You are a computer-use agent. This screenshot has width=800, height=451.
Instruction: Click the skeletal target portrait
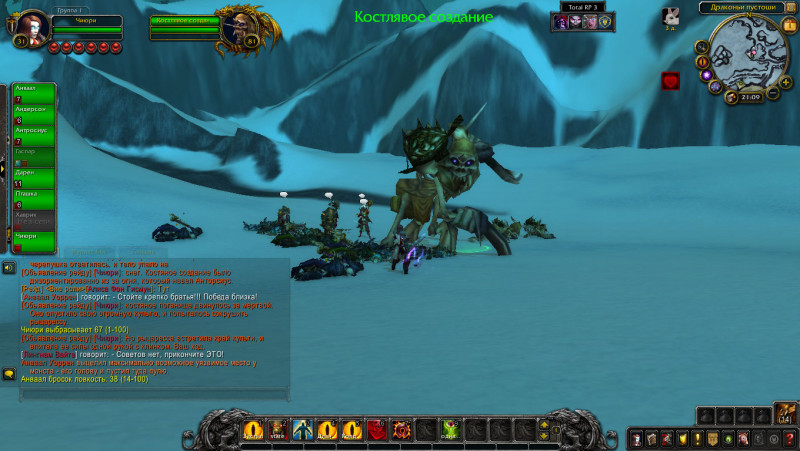237,30
